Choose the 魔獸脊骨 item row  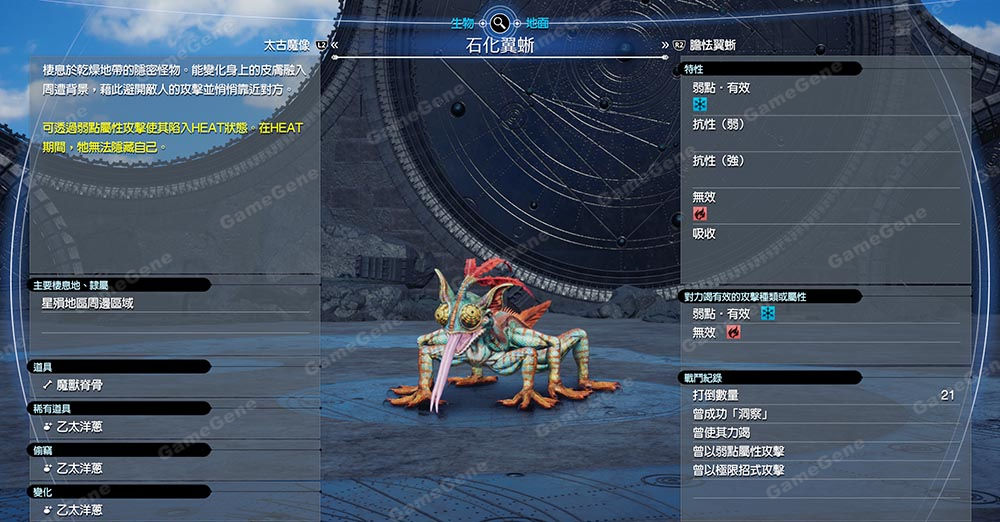click(x=80, y=385)
